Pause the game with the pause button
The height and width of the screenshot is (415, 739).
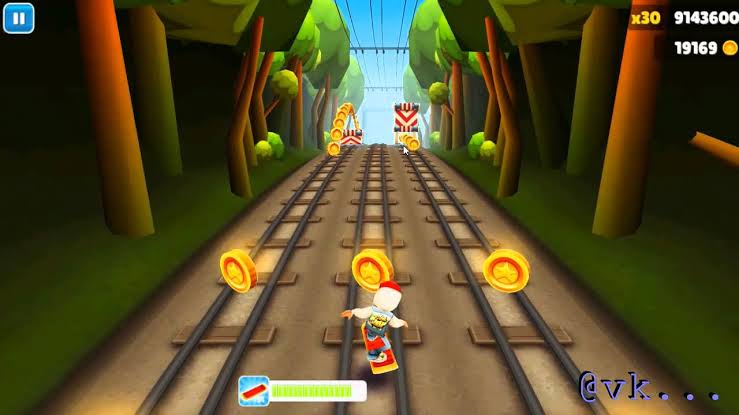(x=19, y=17)
